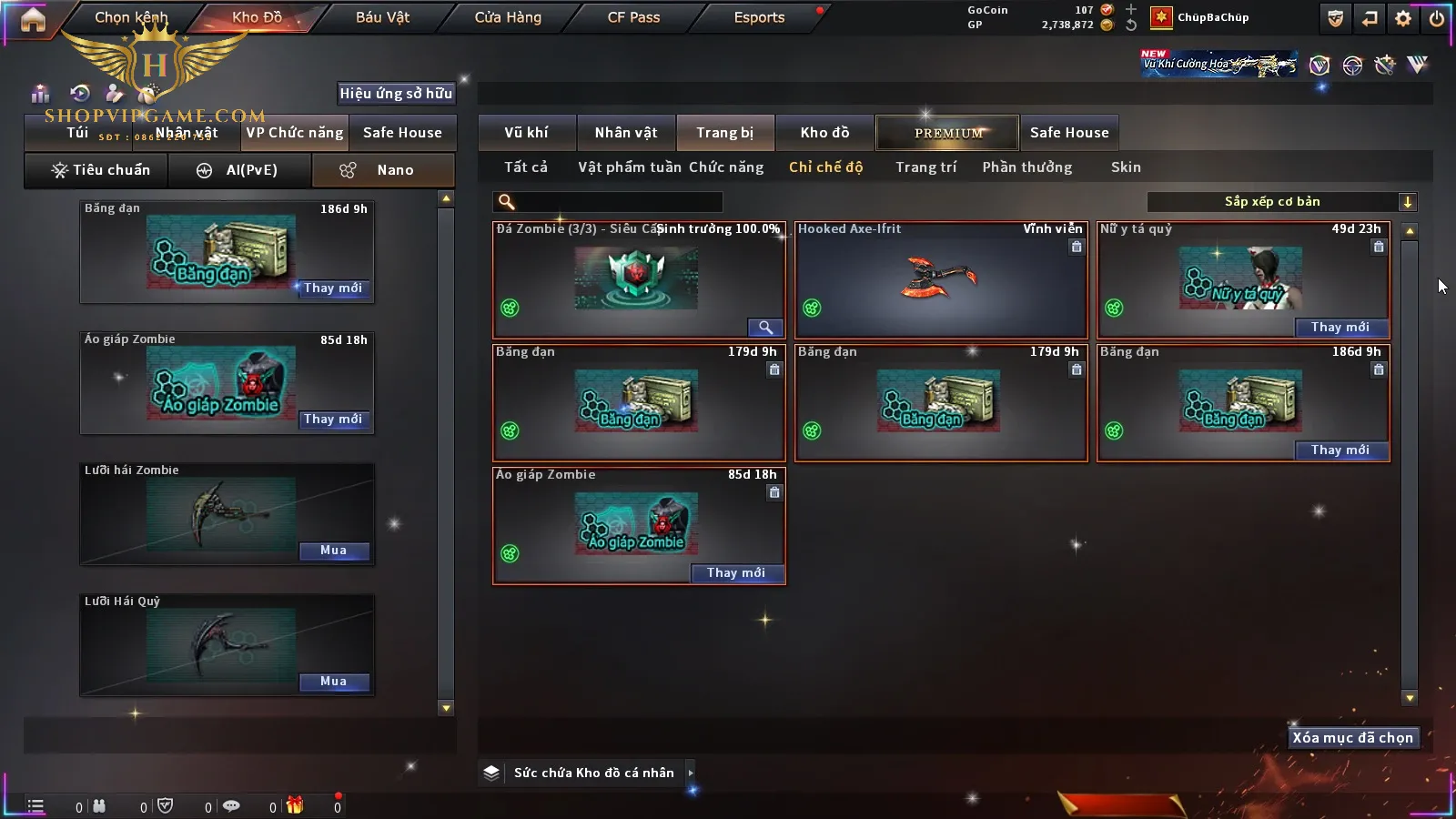The image size is (1456, 819).
Task: Open the Báu Vật menu
Action: pyautogui.click(x=382, y=17)
